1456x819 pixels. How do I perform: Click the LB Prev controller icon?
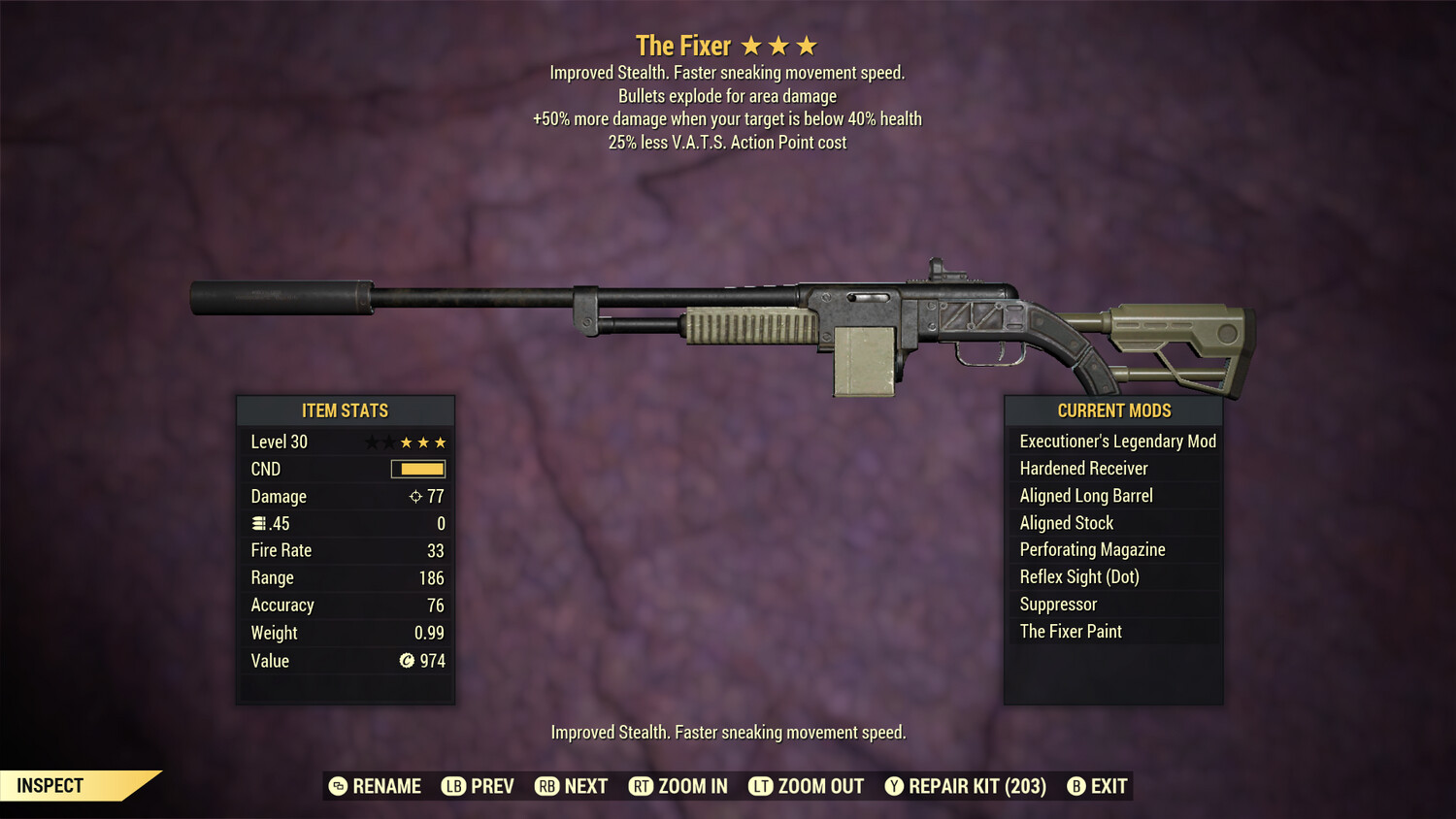click(x=452, y=786)
